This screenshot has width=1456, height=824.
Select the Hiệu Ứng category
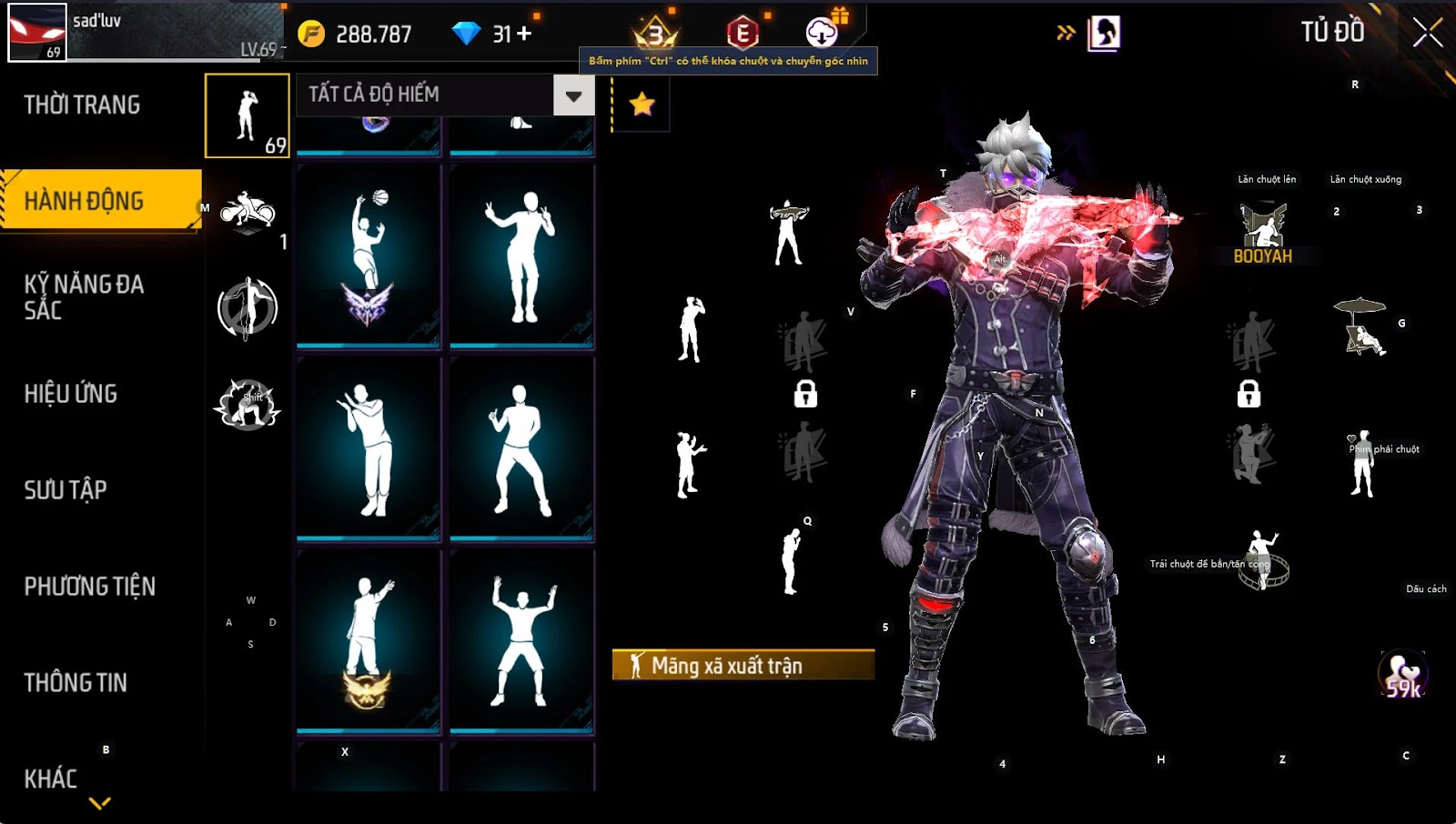71,394
